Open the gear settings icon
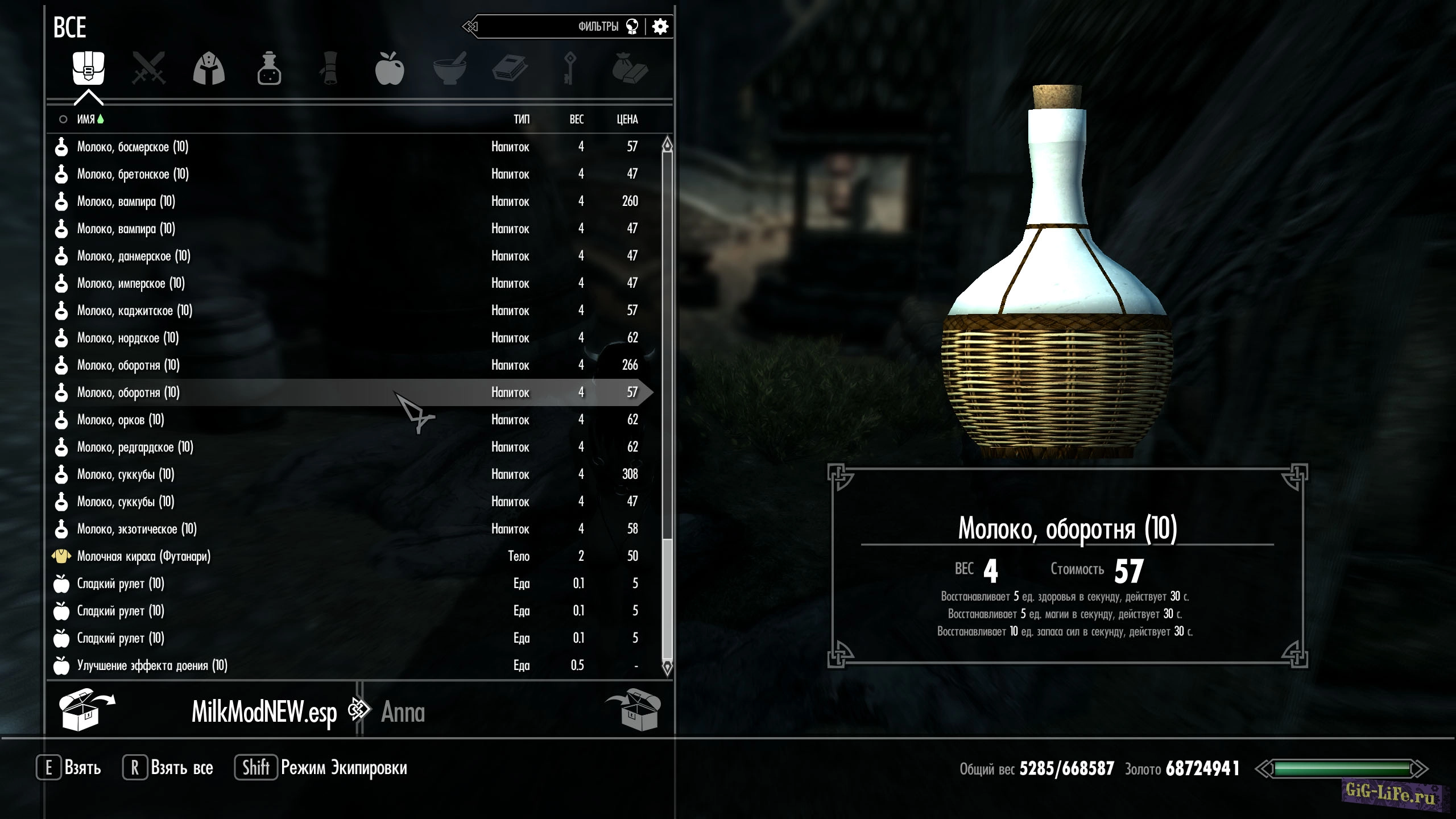The image size is (1456, 819). click(x=660, y=27)
